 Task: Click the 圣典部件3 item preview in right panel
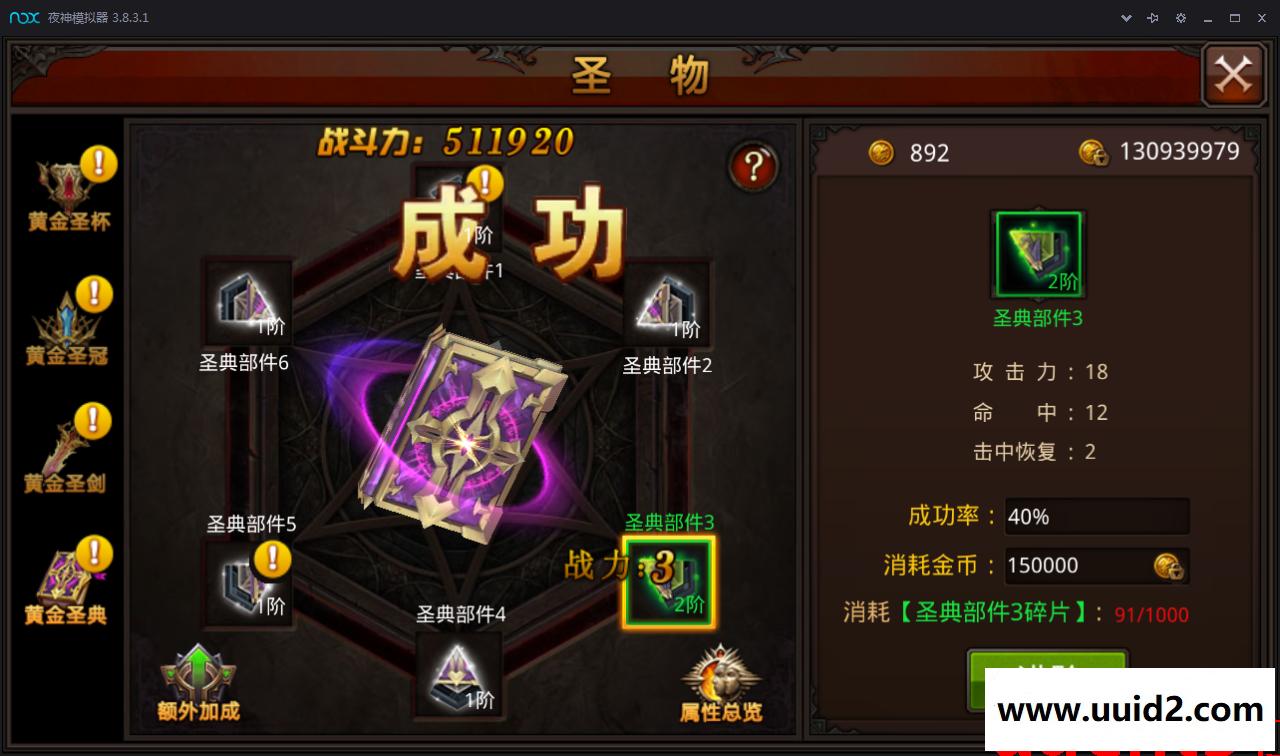pyautogui.click(x=1037, y=253)
